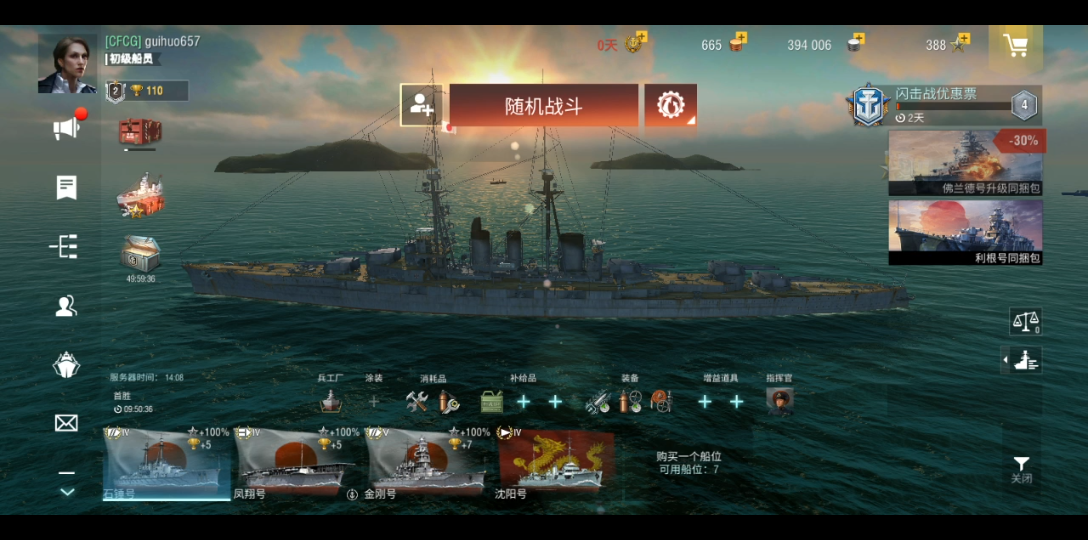The height and width of the screenshot is (540, 1088).
Task: Open the megaphone news announcements
Action: [x=67, y=128]
